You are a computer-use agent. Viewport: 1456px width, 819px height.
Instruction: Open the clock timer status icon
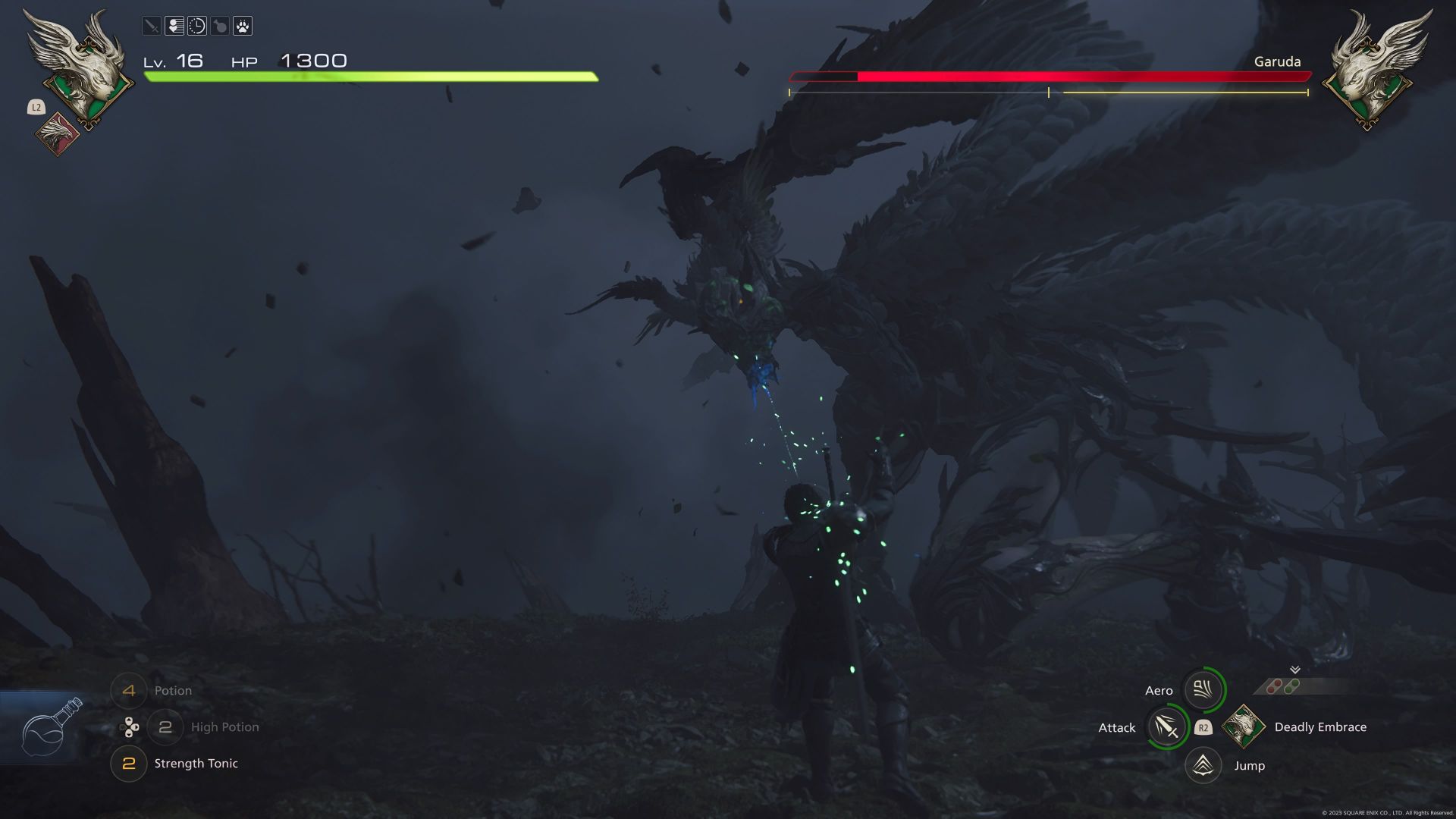[x=196, y=27]
